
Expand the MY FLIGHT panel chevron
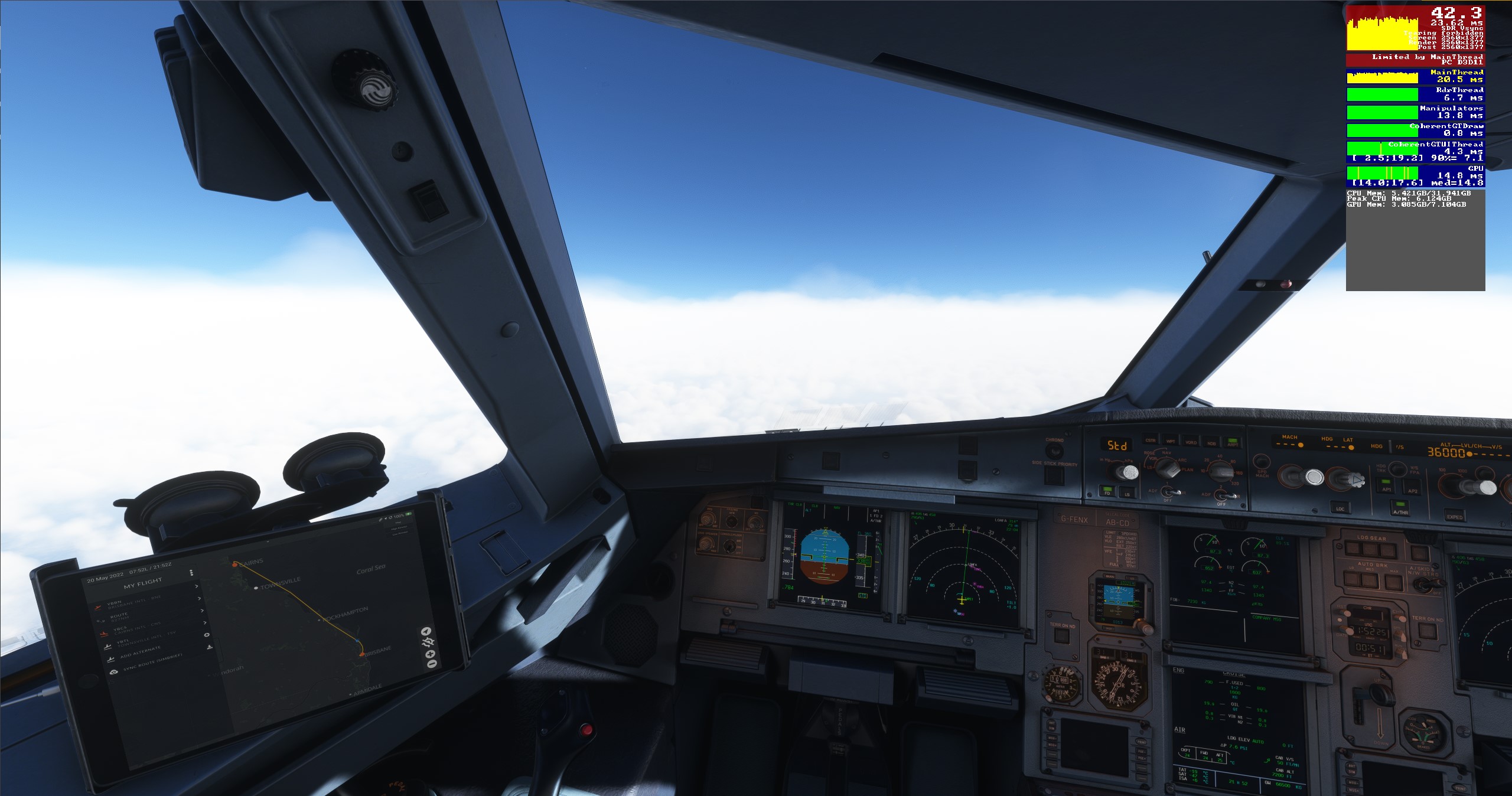coord(197,586)
